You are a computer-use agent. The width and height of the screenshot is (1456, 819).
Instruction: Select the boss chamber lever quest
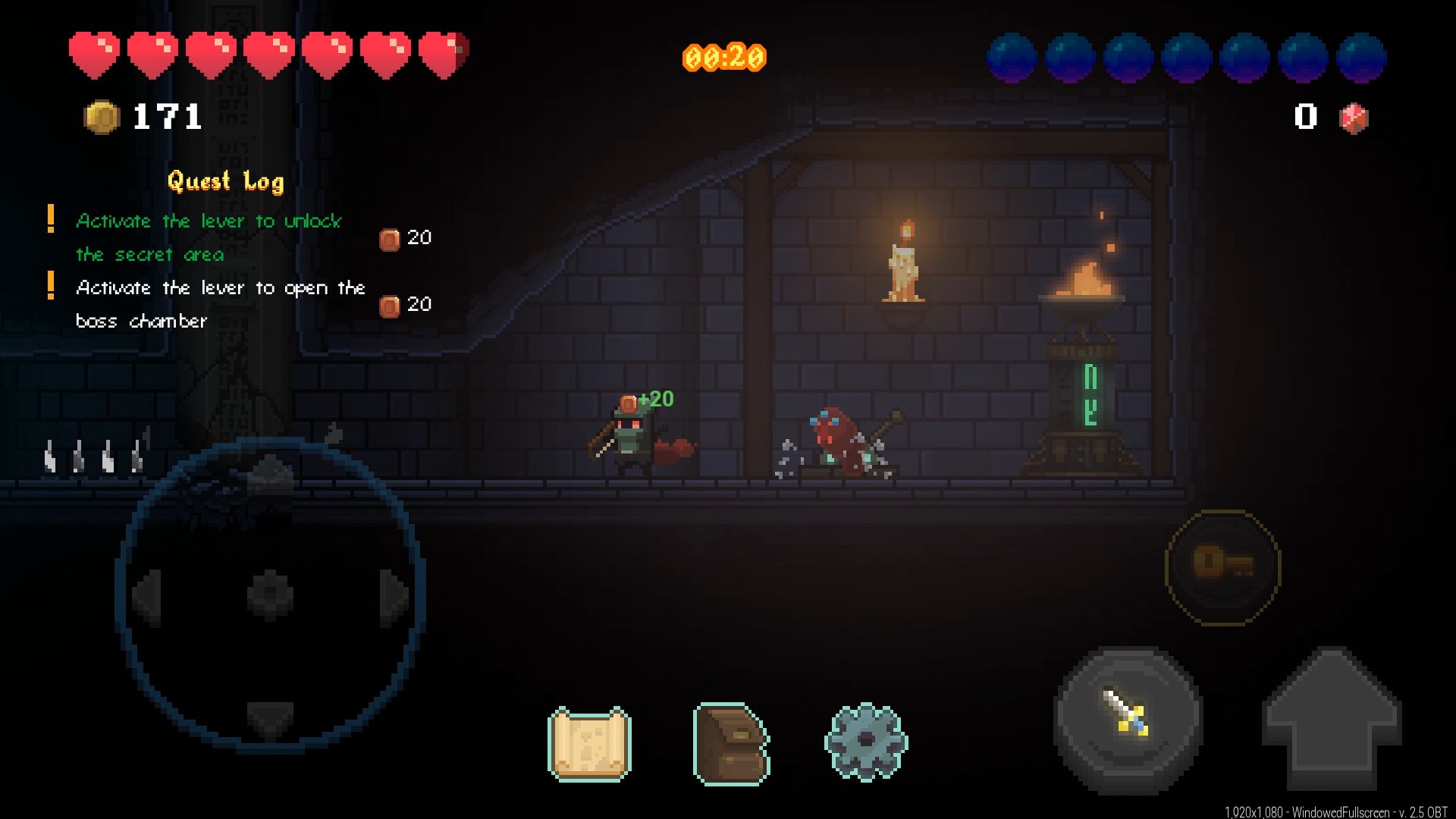[x=220, y=304]
